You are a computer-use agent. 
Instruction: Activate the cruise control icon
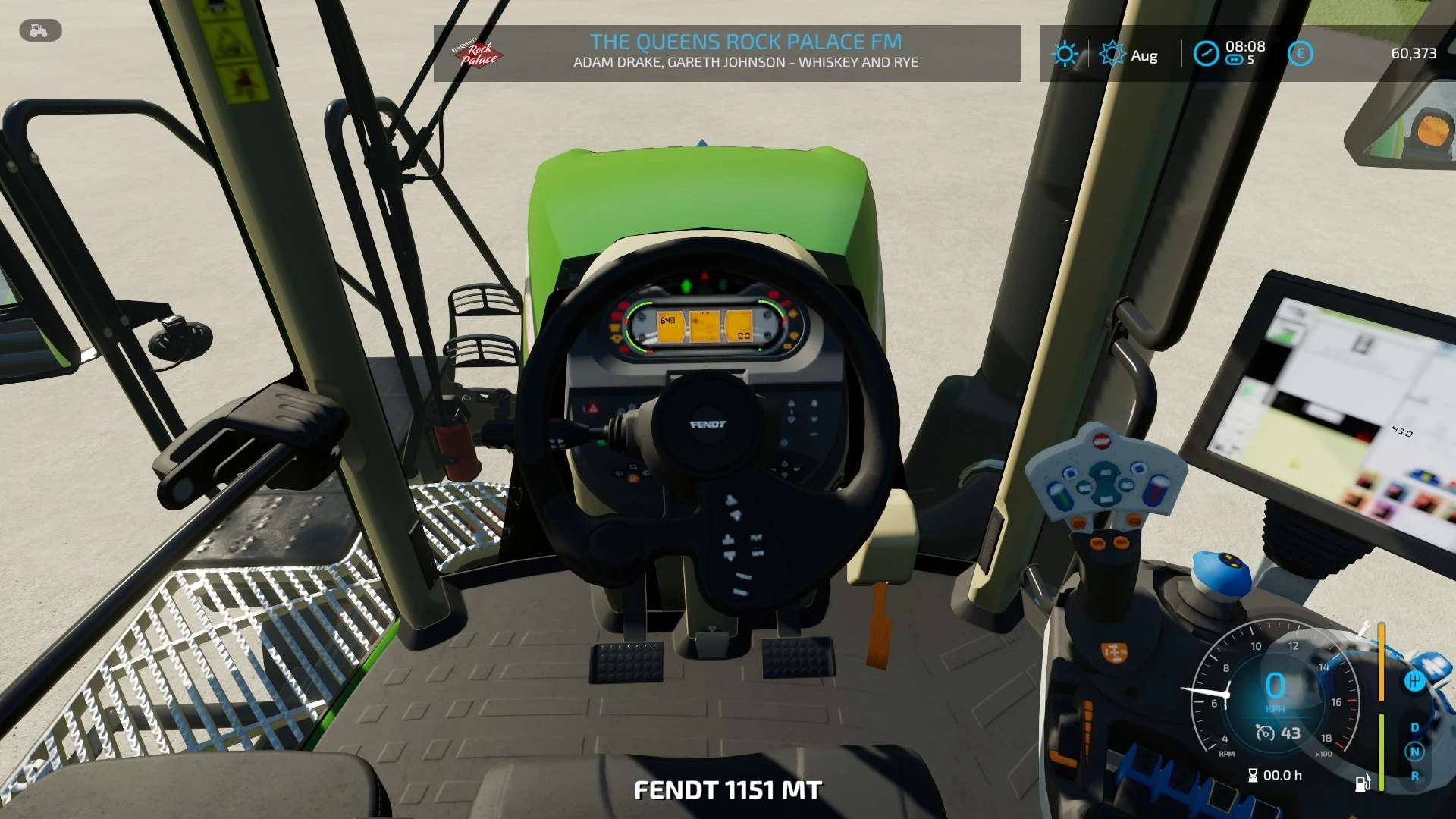[1265, 733]
